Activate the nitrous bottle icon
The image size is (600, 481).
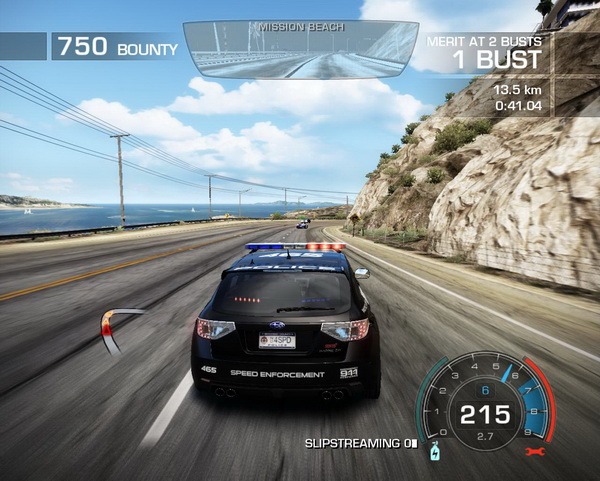pyautogui.click(x=434, y=453)
